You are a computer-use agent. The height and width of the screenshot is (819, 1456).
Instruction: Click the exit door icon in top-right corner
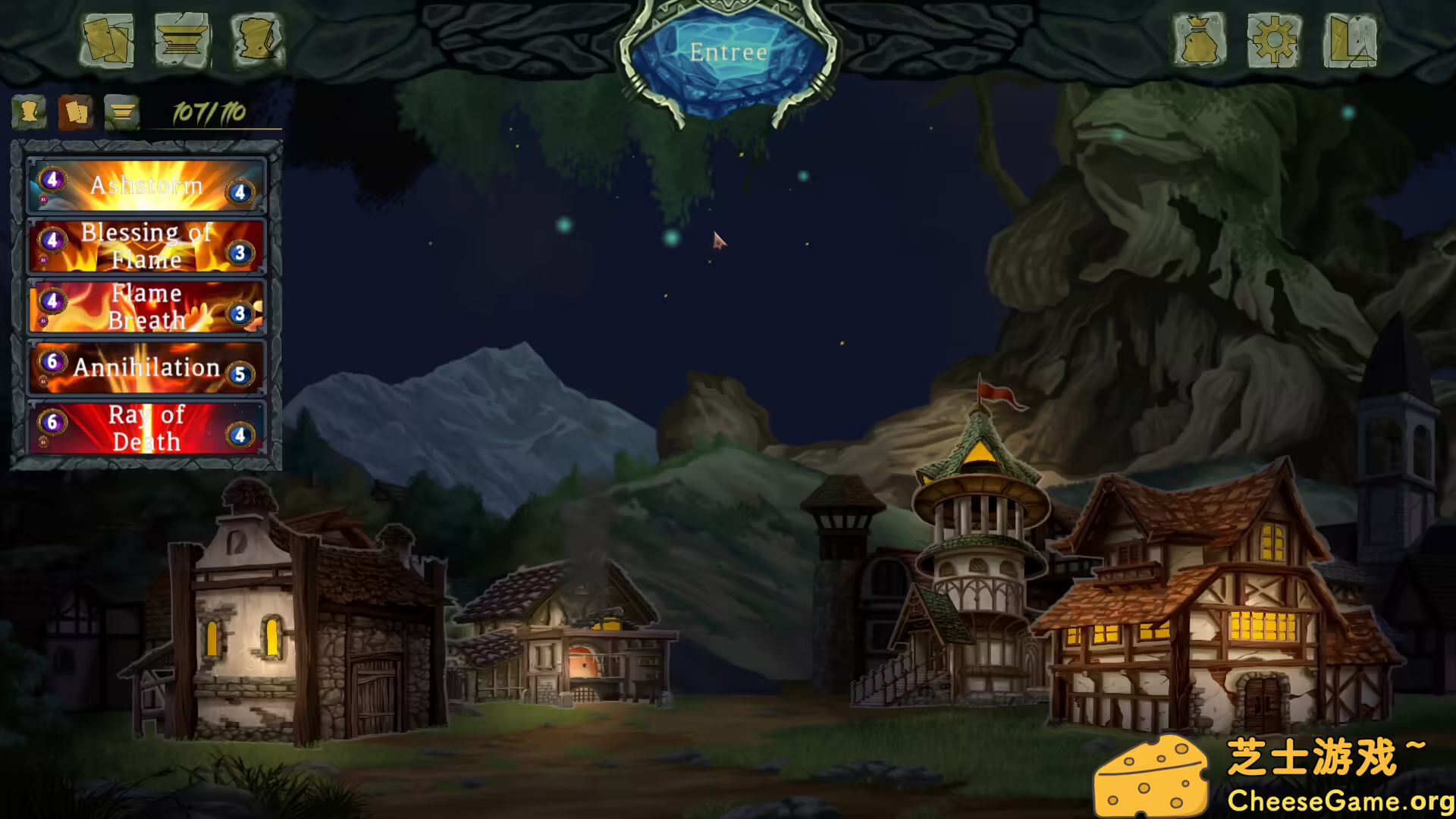[x=1351, y=42]
